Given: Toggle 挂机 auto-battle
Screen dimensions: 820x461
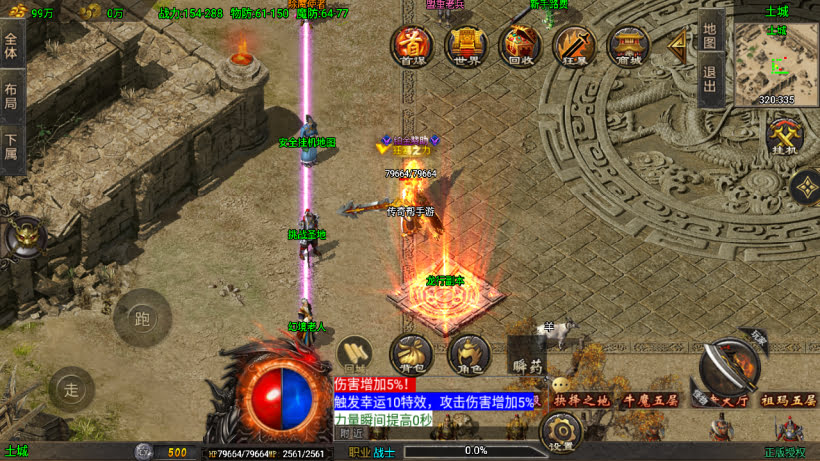Looking at the screenshot, I should (784, 137).
